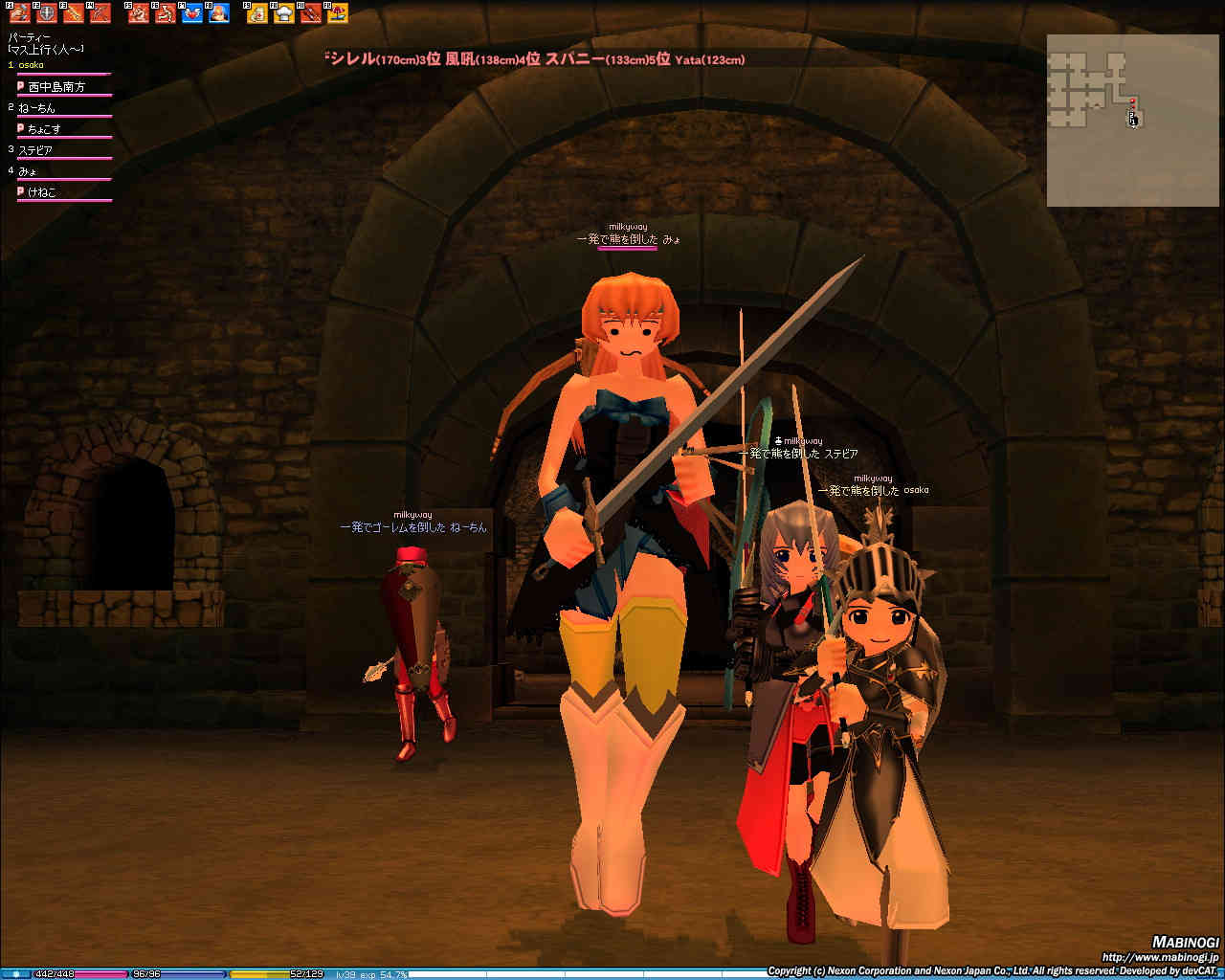This screenshot has height=980, width=1225.
Task: Trigger the F4 bow skill
Action: coord(100,13)
